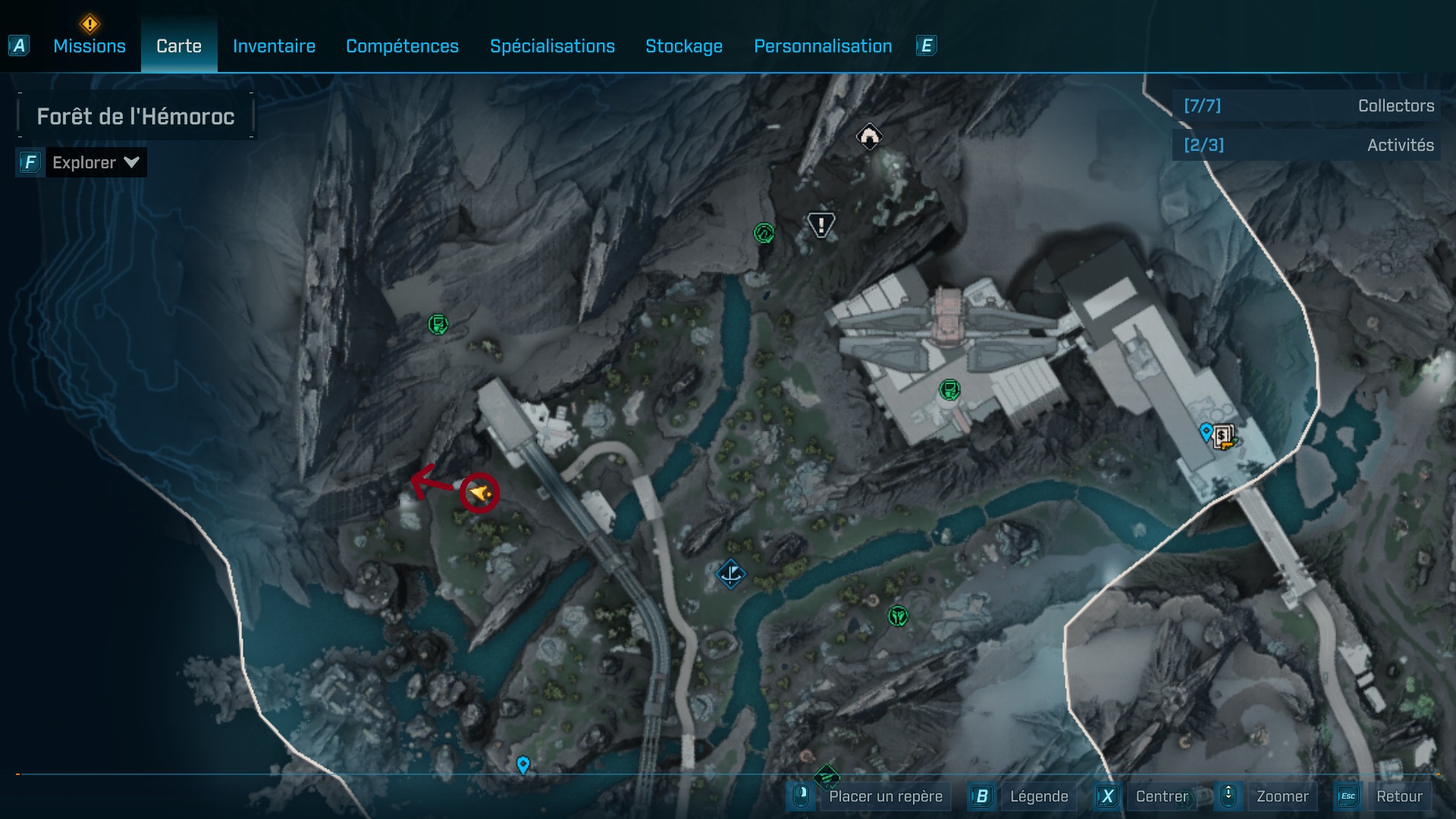Open the Légende panel
Screen dimensions: 1456x819
(1040, 796)
